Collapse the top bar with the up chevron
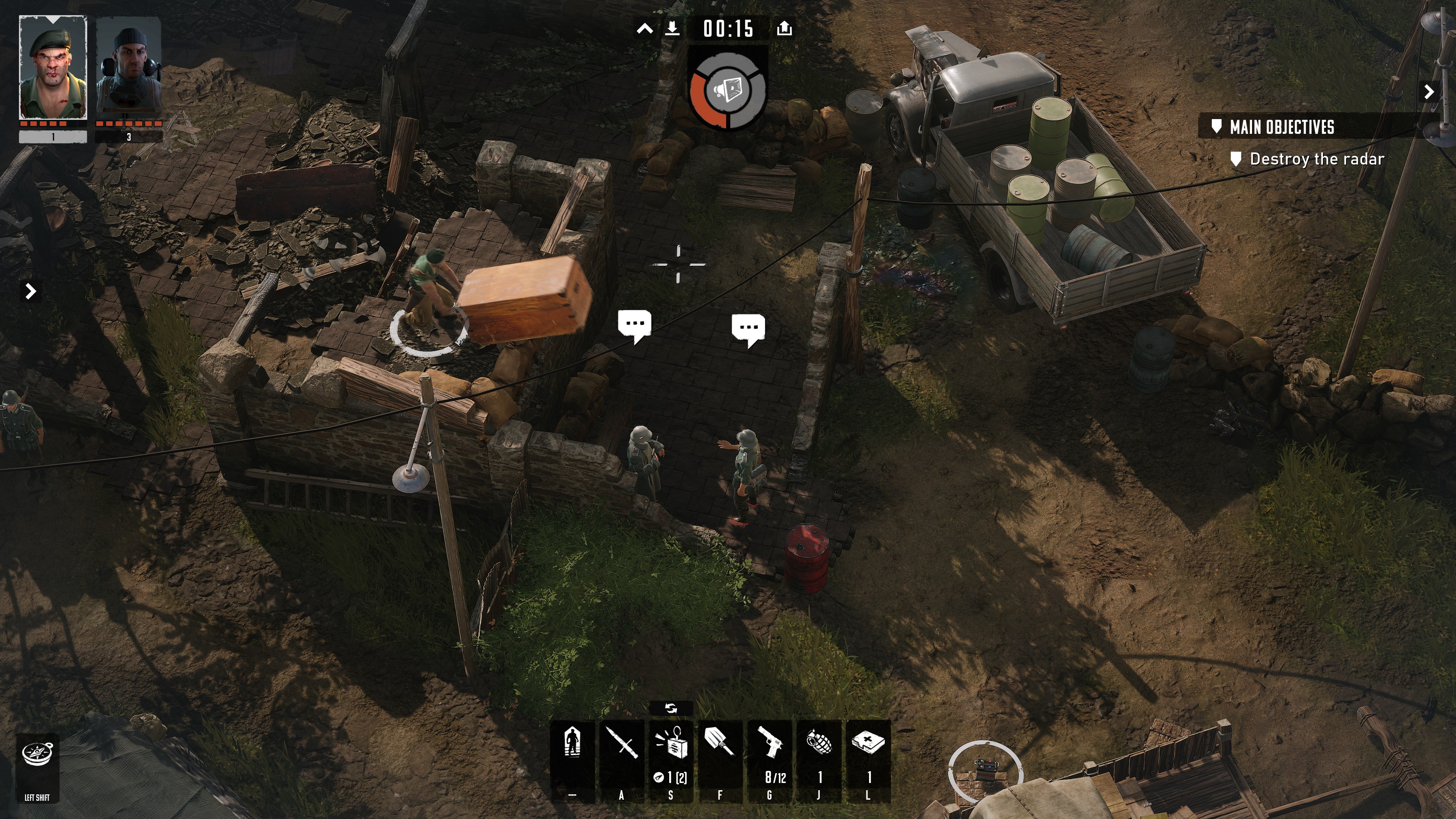1456x819 pixels. [645, 29]
